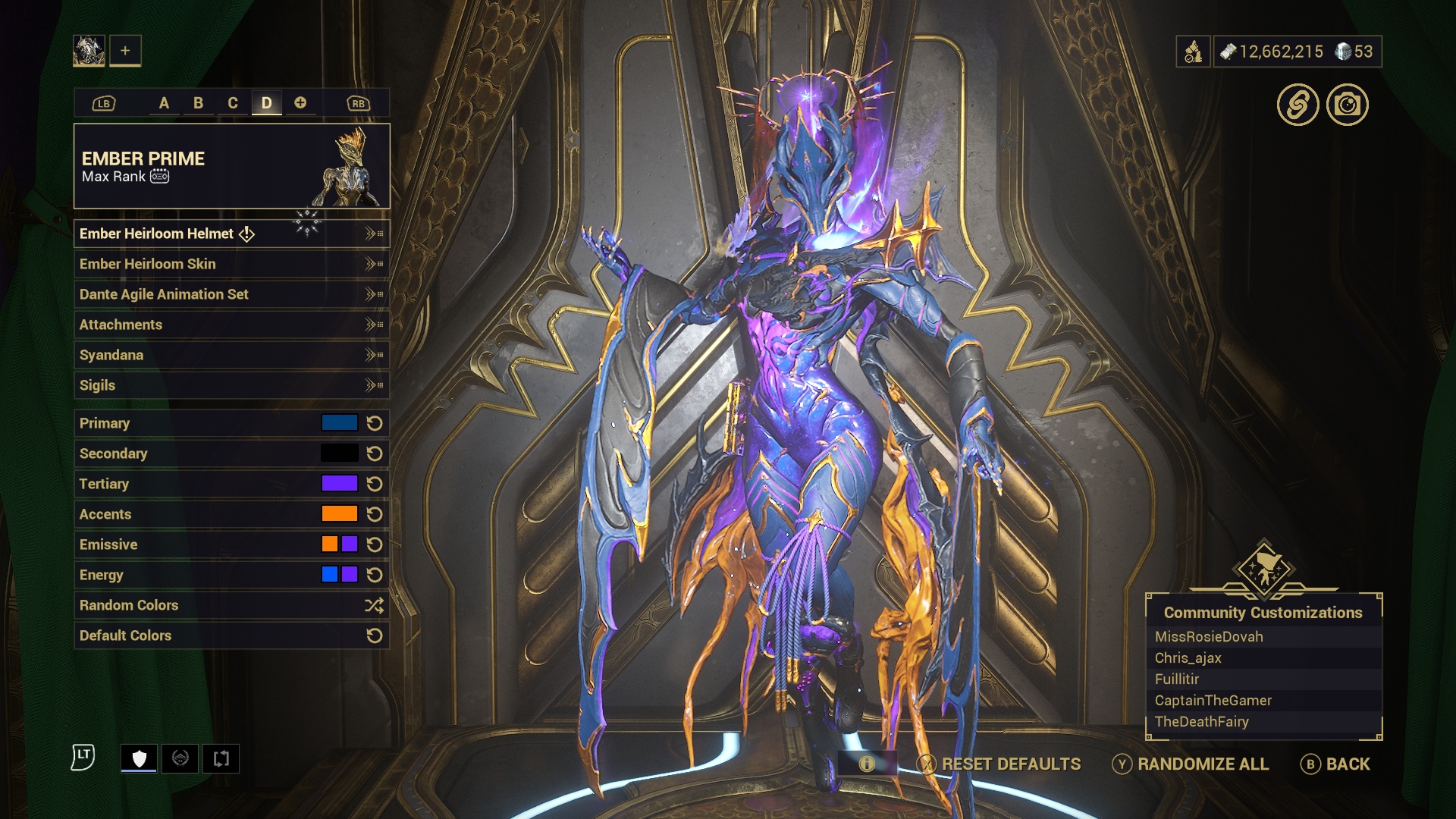Pick the blue Primary color swatch
Image resolution: width=1456 pixels, height=819 pixels.
[x=339, y=423]
